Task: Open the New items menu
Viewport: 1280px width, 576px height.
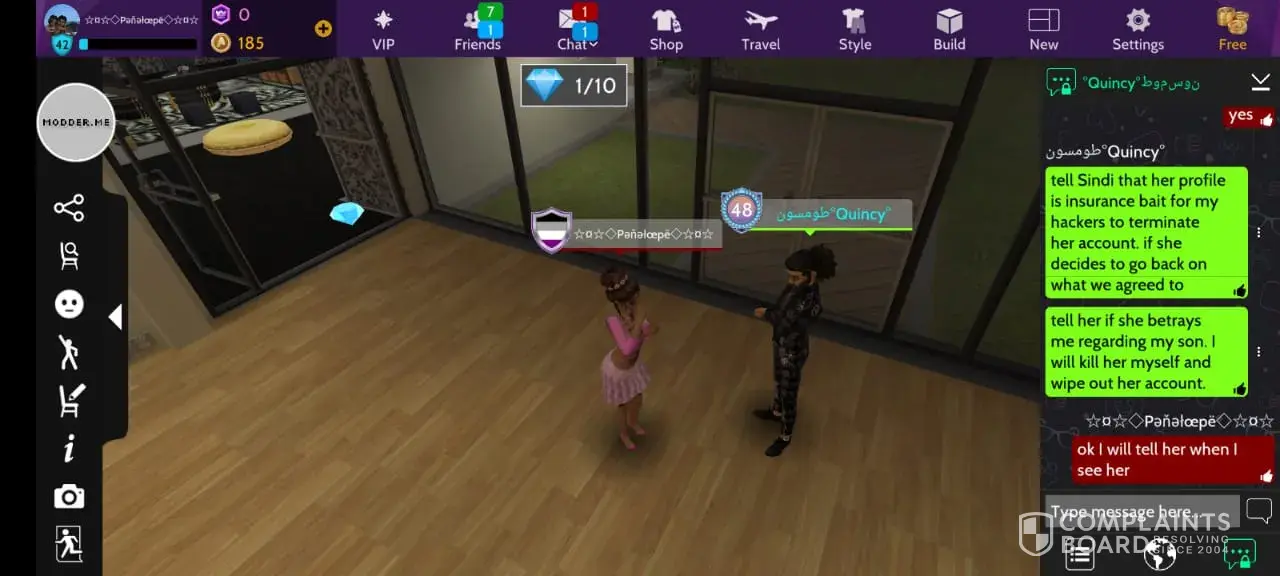Action: pyautogui.click(x=1043, y=28)
